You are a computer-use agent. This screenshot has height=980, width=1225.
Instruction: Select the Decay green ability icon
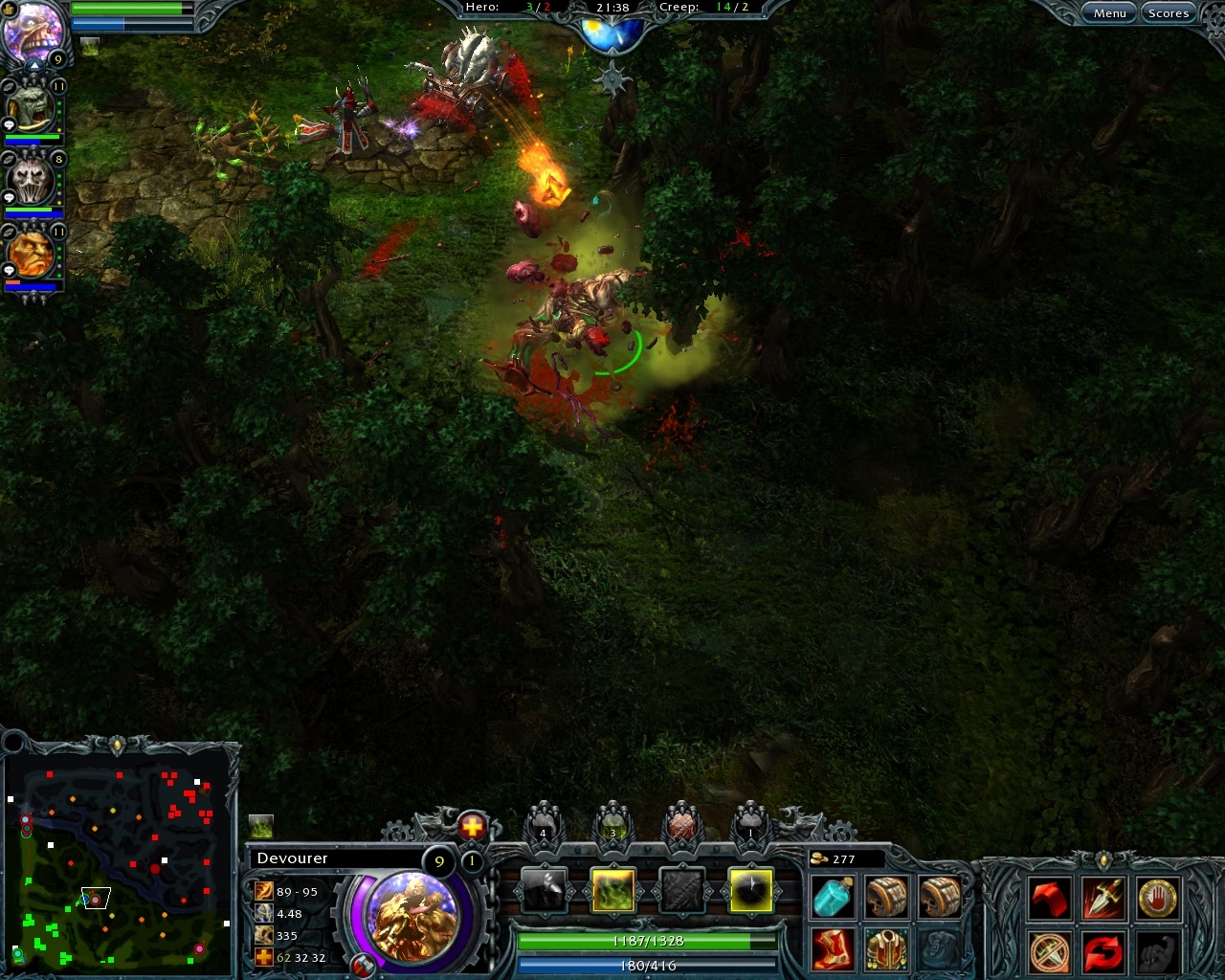point(615,890)
